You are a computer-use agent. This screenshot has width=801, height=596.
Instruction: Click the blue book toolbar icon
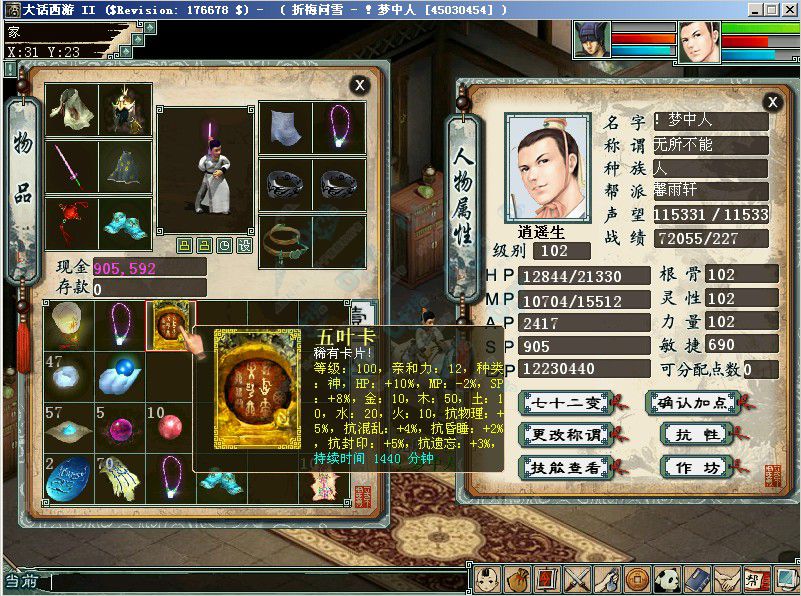click(696, 579)
